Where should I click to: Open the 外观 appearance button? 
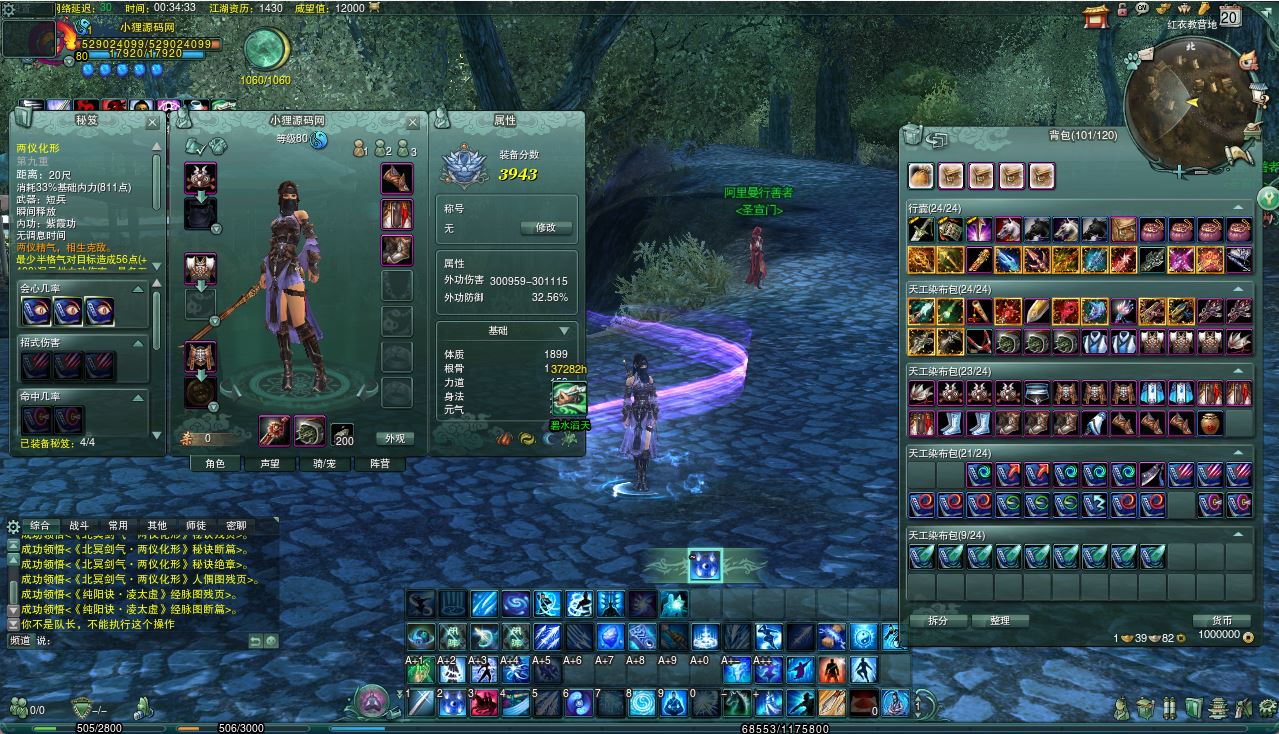click(395, 438)
